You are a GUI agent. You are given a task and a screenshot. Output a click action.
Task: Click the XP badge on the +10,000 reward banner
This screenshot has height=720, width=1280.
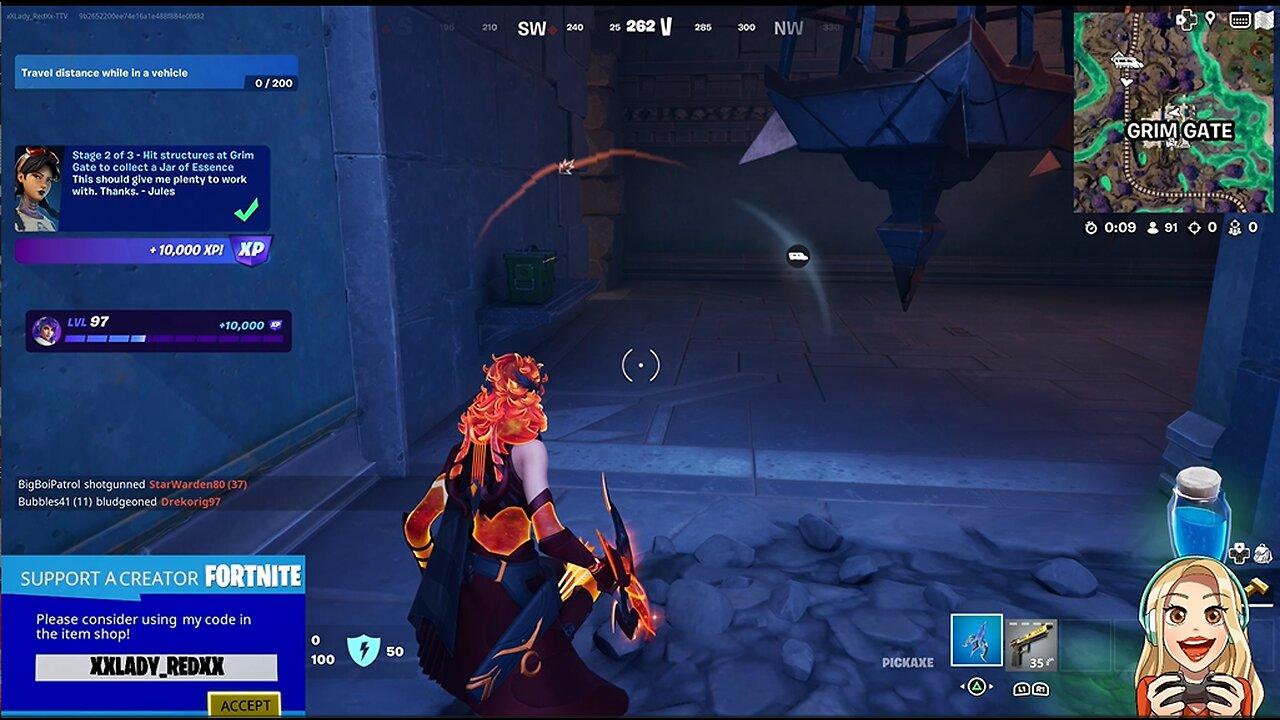(252, 250)
